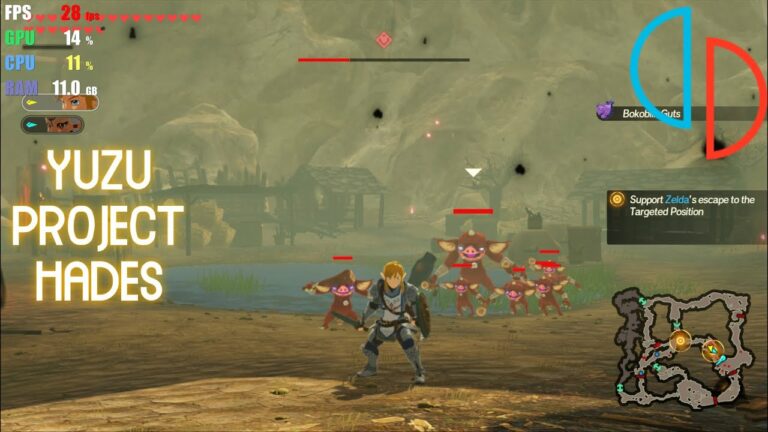Click the white target arrow above the Bokoblin

pyautogui.click(x=473, y=173)
